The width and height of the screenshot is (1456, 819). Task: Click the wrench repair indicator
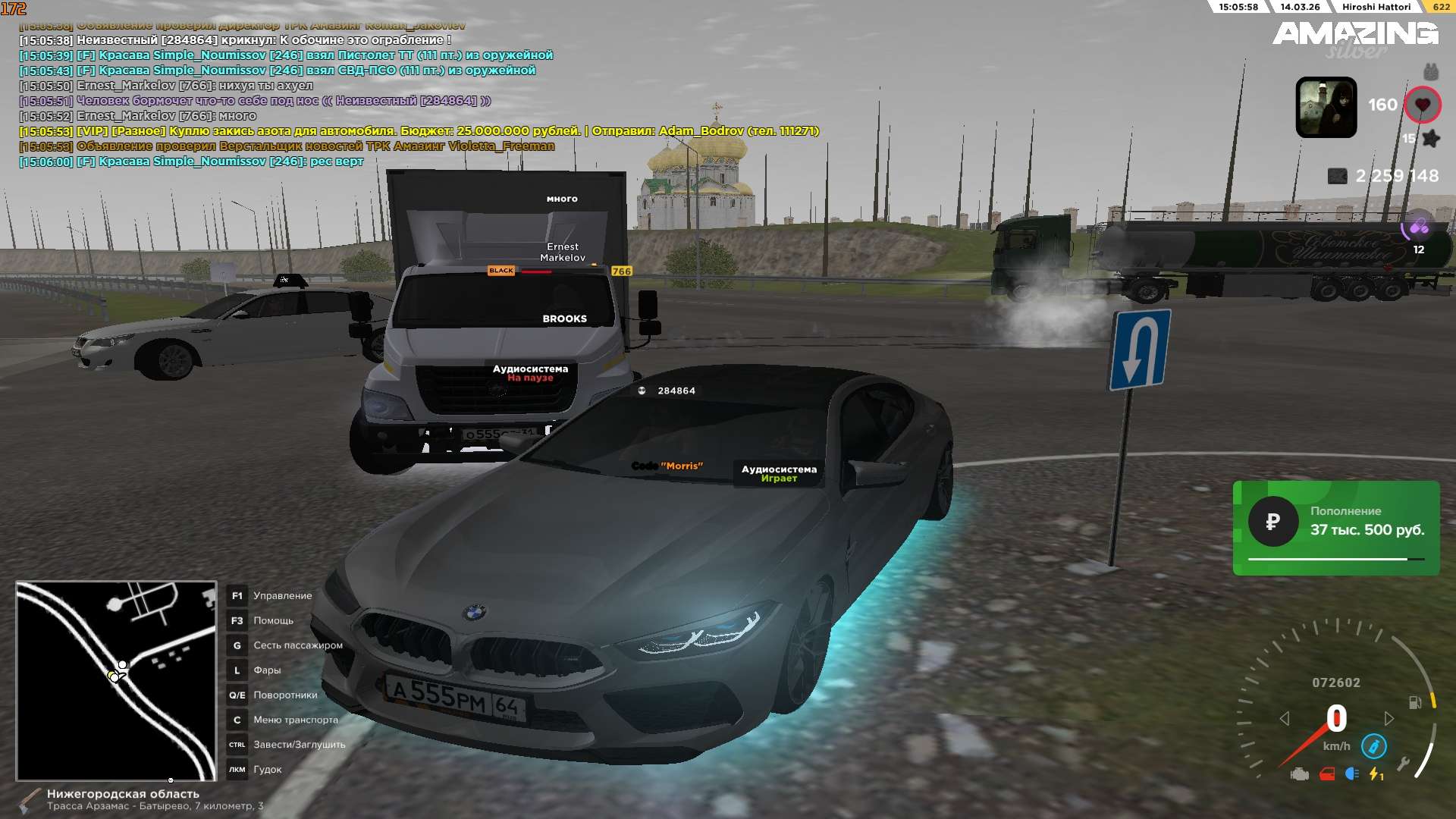click(1403, 764)
